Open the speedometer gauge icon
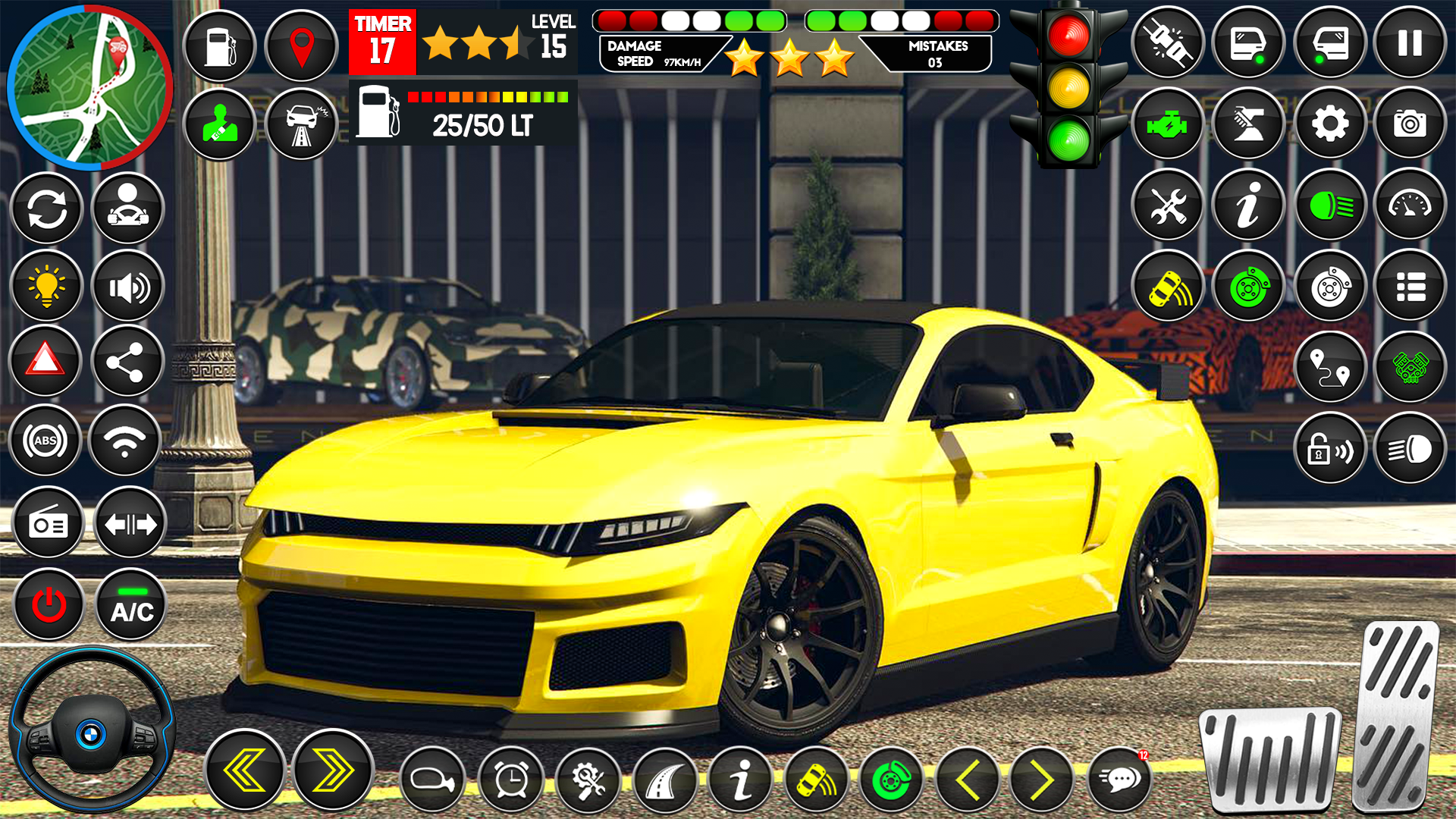The width and height of the screenshot is (1456, 819). pos(1410,205)
